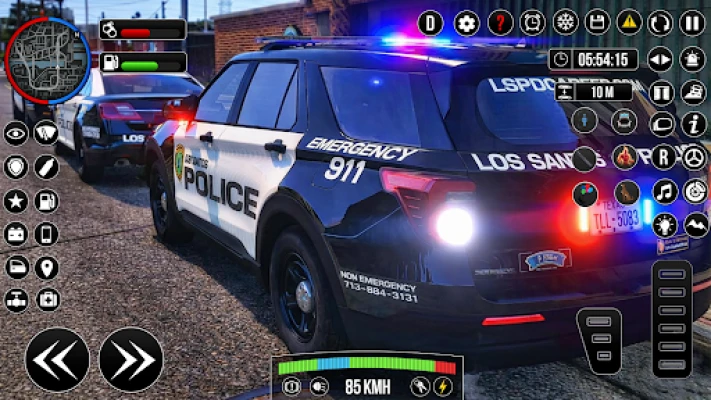Activate the yellow hazard warning triangle

629,23
